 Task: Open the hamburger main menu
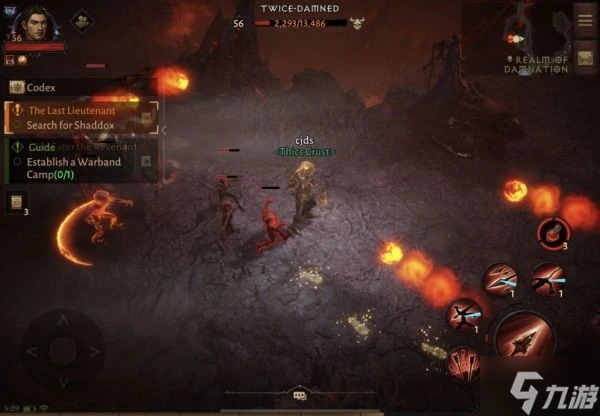[585, 19]
